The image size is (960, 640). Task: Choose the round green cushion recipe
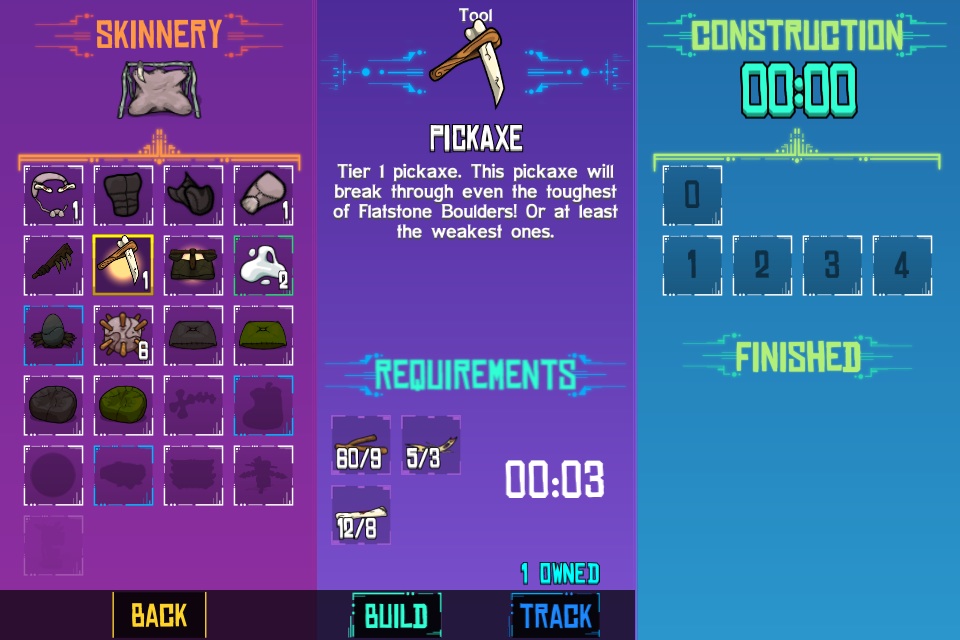[x=123, y=405]
